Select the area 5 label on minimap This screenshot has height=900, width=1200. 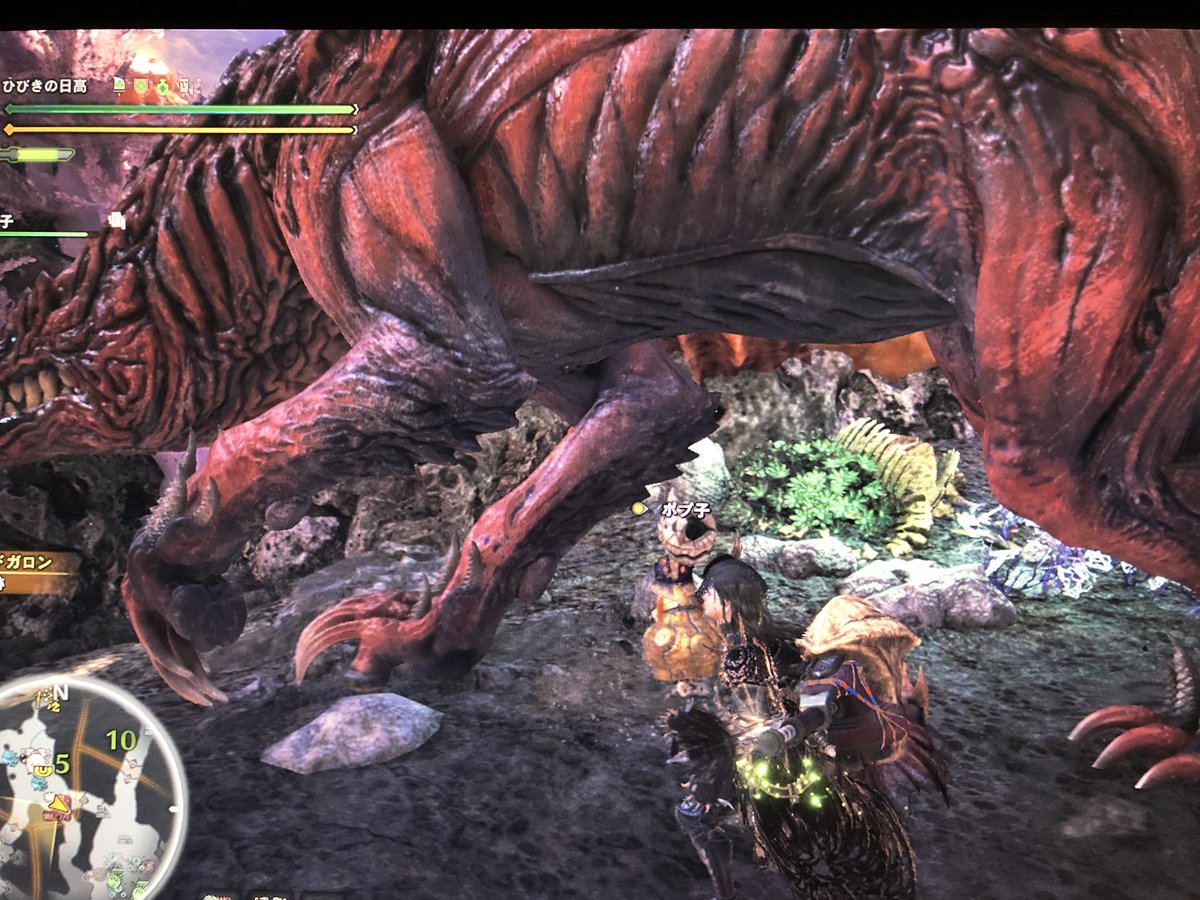point(62,764)
